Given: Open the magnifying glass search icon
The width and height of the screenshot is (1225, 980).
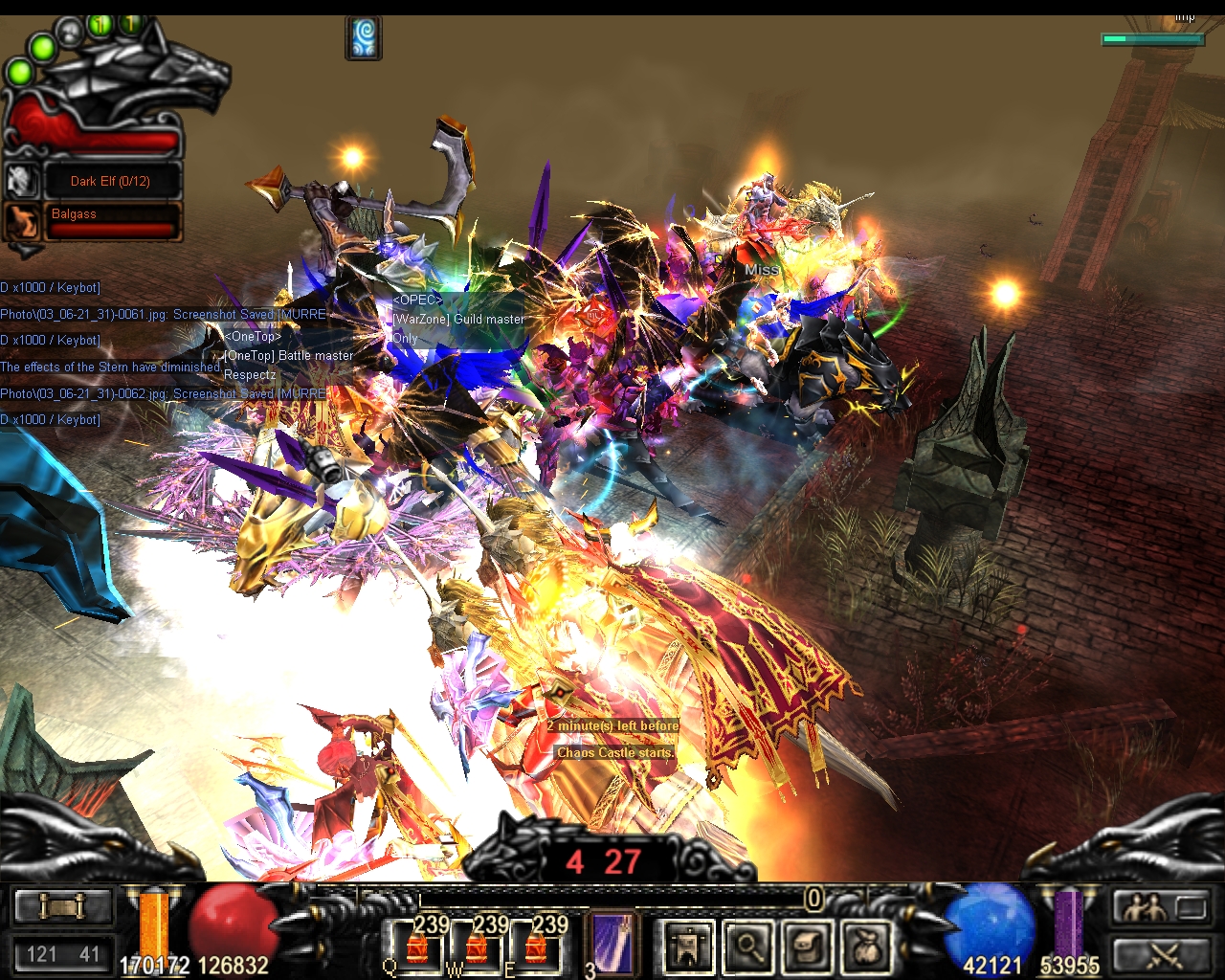Looking at the screenshot, I should 747,947.
